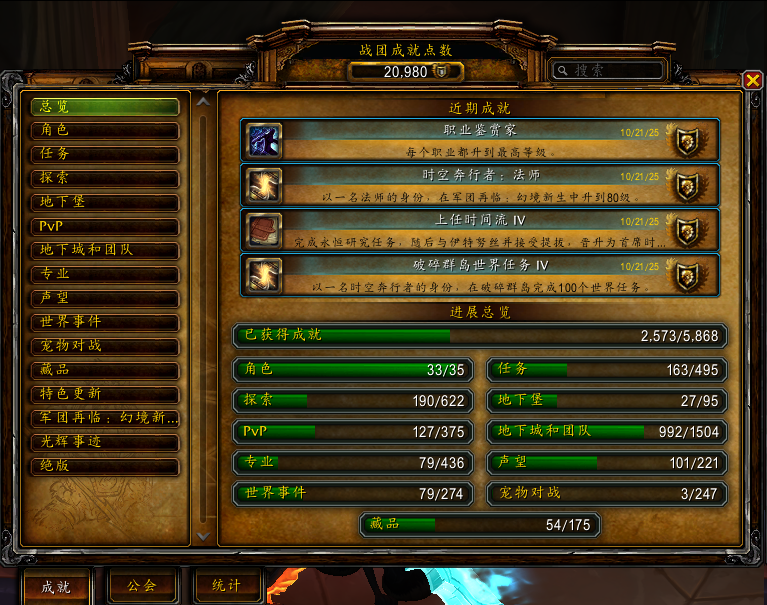Open the 上任时间流 IV achievement

point(480,228)
